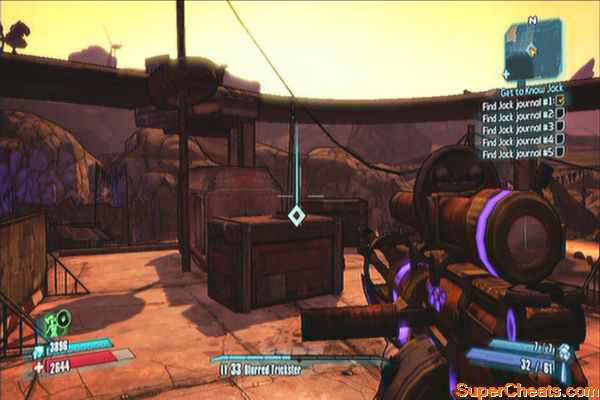
Task: Select the Find Jack journal #2 objective
Action: pos(516,114)
